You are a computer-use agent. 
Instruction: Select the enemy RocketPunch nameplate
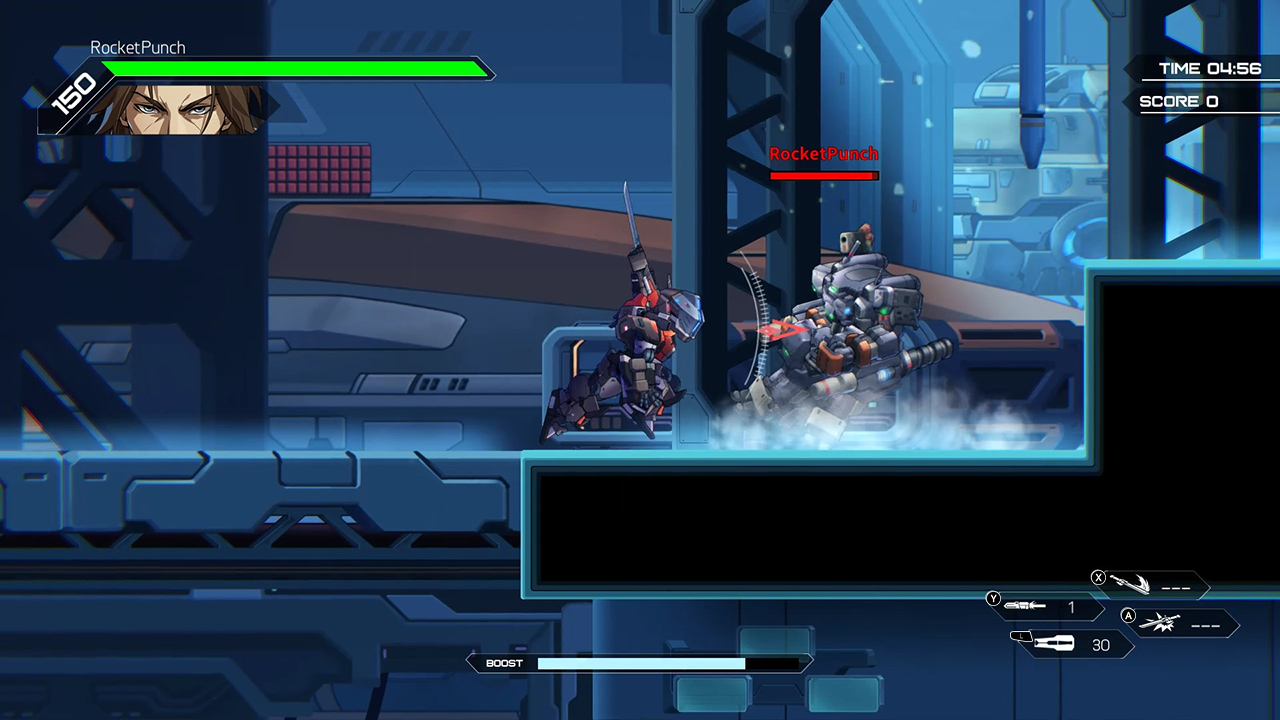tap(823, 154)
